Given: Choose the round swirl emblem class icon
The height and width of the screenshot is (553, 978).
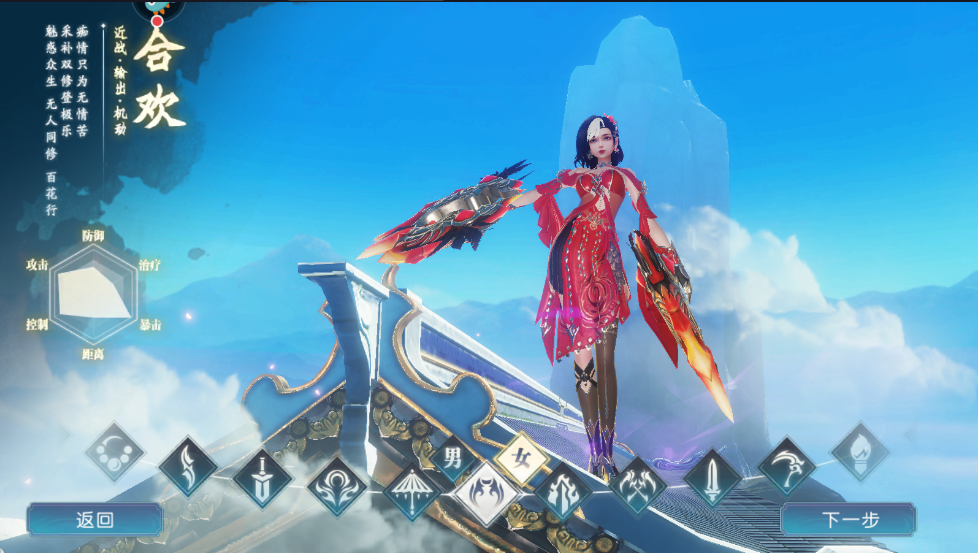Looking at the screenshot, I should 337,487.
